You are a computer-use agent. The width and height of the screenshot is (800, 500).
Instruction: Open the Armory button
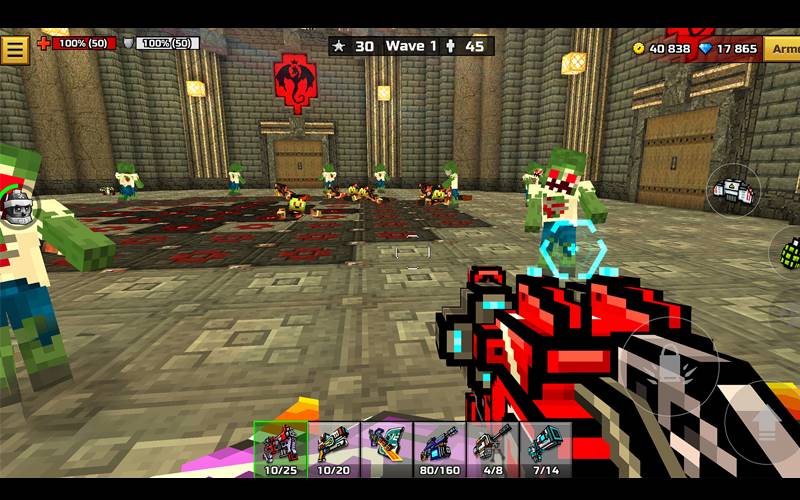click(x=782, y=48)
